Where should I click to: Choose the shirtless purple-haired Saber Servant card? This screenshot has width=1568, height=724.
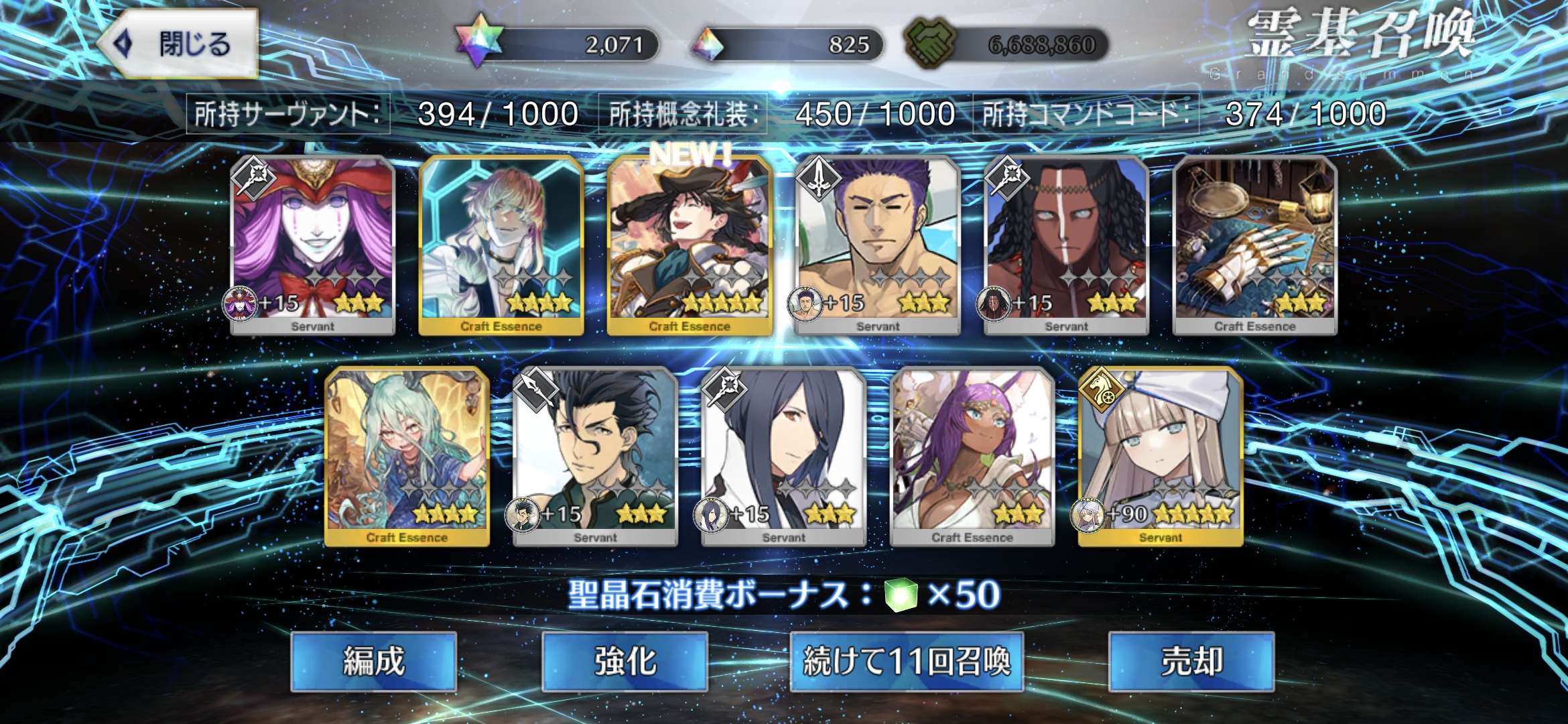pyautogui.click(x=878, y=245)
